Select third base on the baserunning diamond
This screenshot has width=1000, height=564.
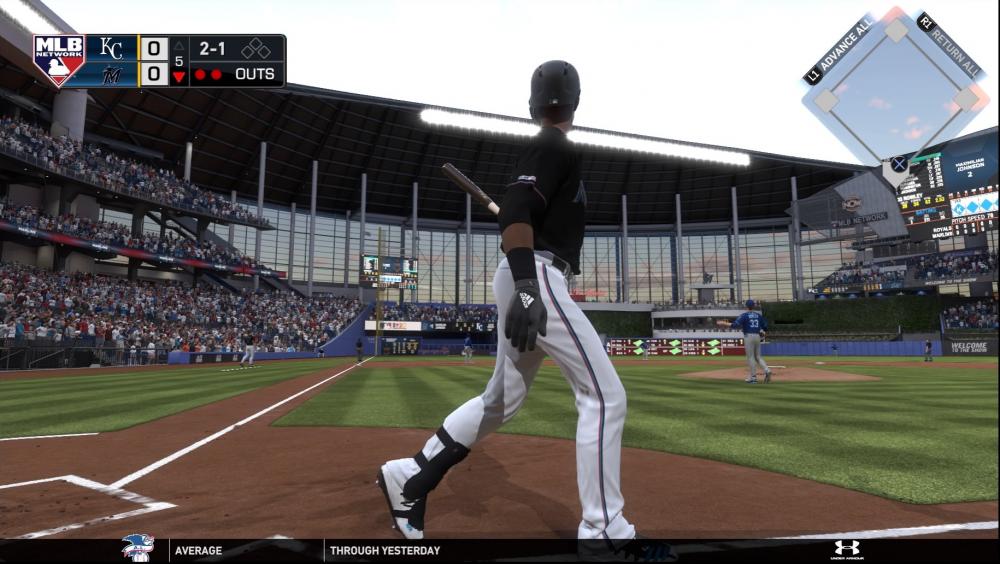point(826,99)
